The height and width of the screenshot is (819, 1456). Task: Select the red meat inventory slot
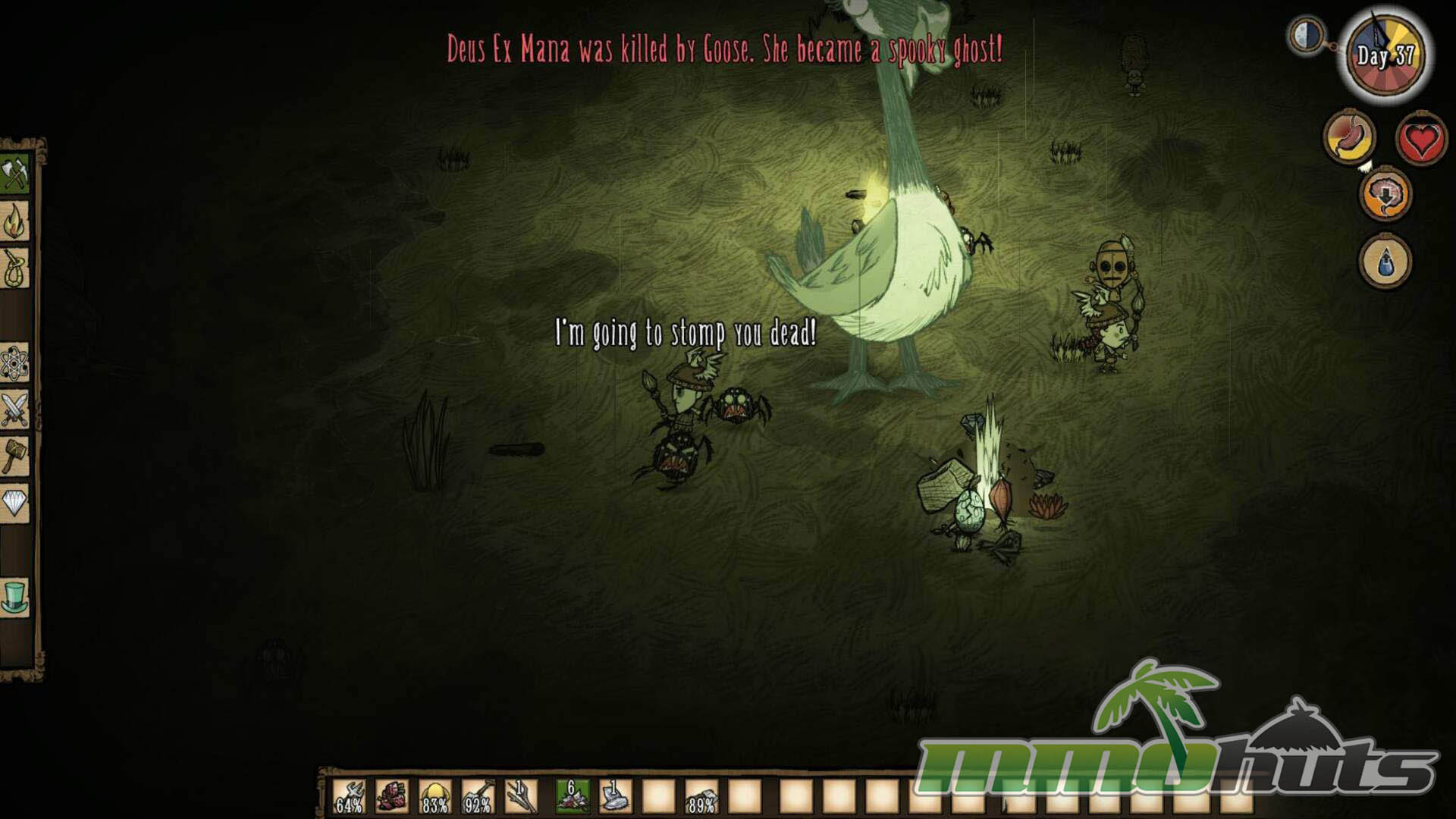(x=391, y=797)
